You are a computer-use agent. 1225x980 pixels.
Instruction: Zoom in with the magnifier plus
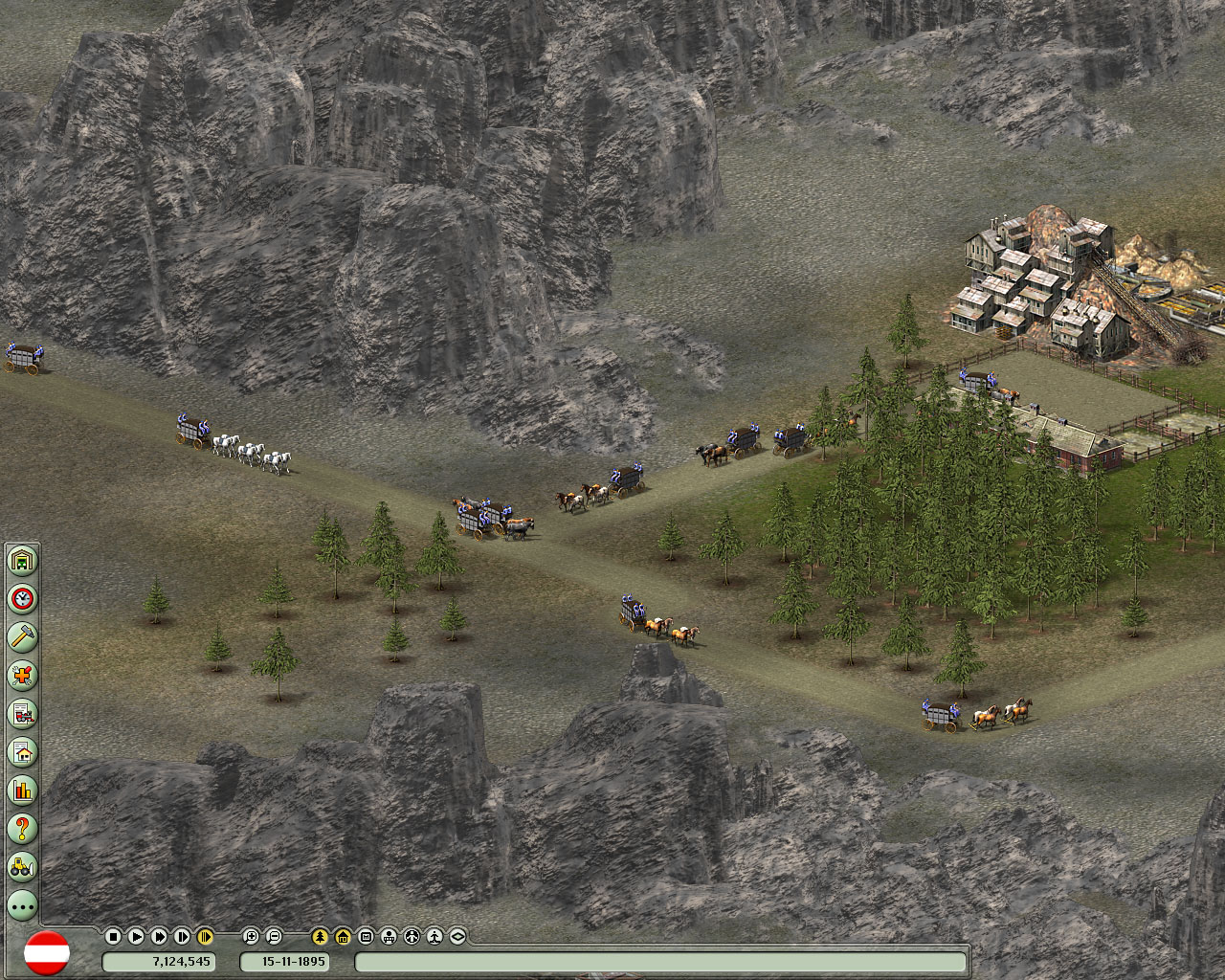point(251,936)
